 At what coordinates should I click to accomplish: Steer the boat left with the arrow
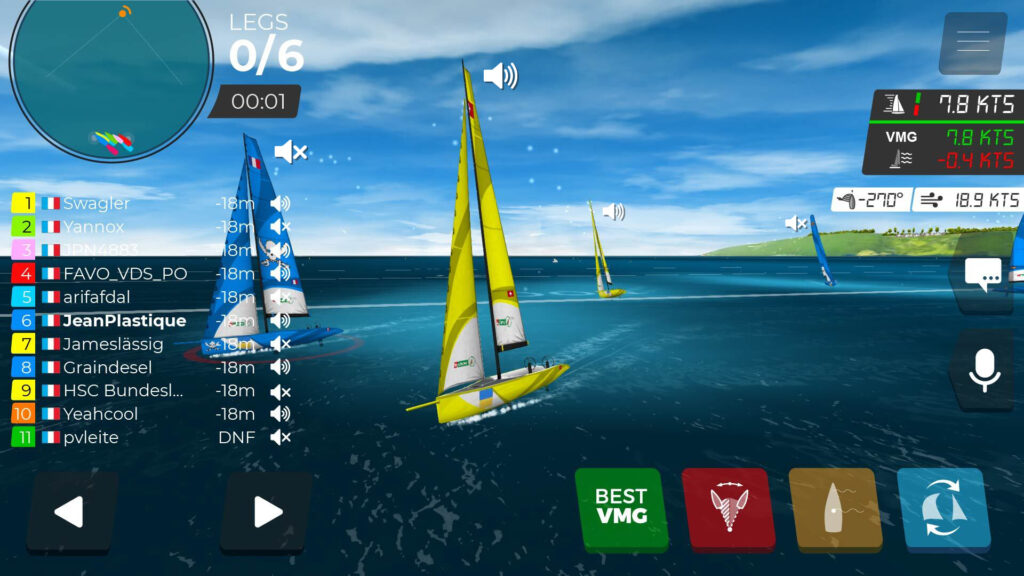click(72, 511)
